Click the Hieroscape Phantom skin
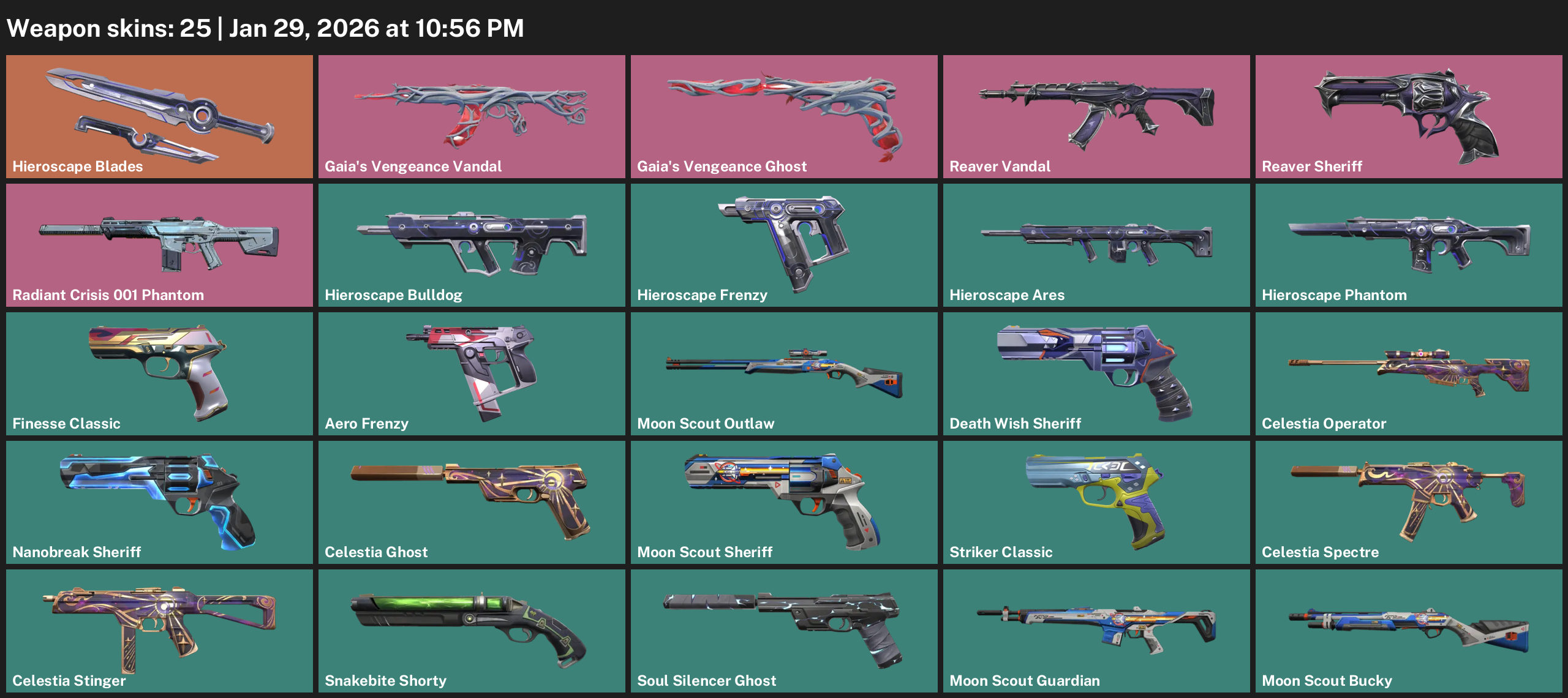The width and height of the screenshot is (1568, 698). point(1409,245)
